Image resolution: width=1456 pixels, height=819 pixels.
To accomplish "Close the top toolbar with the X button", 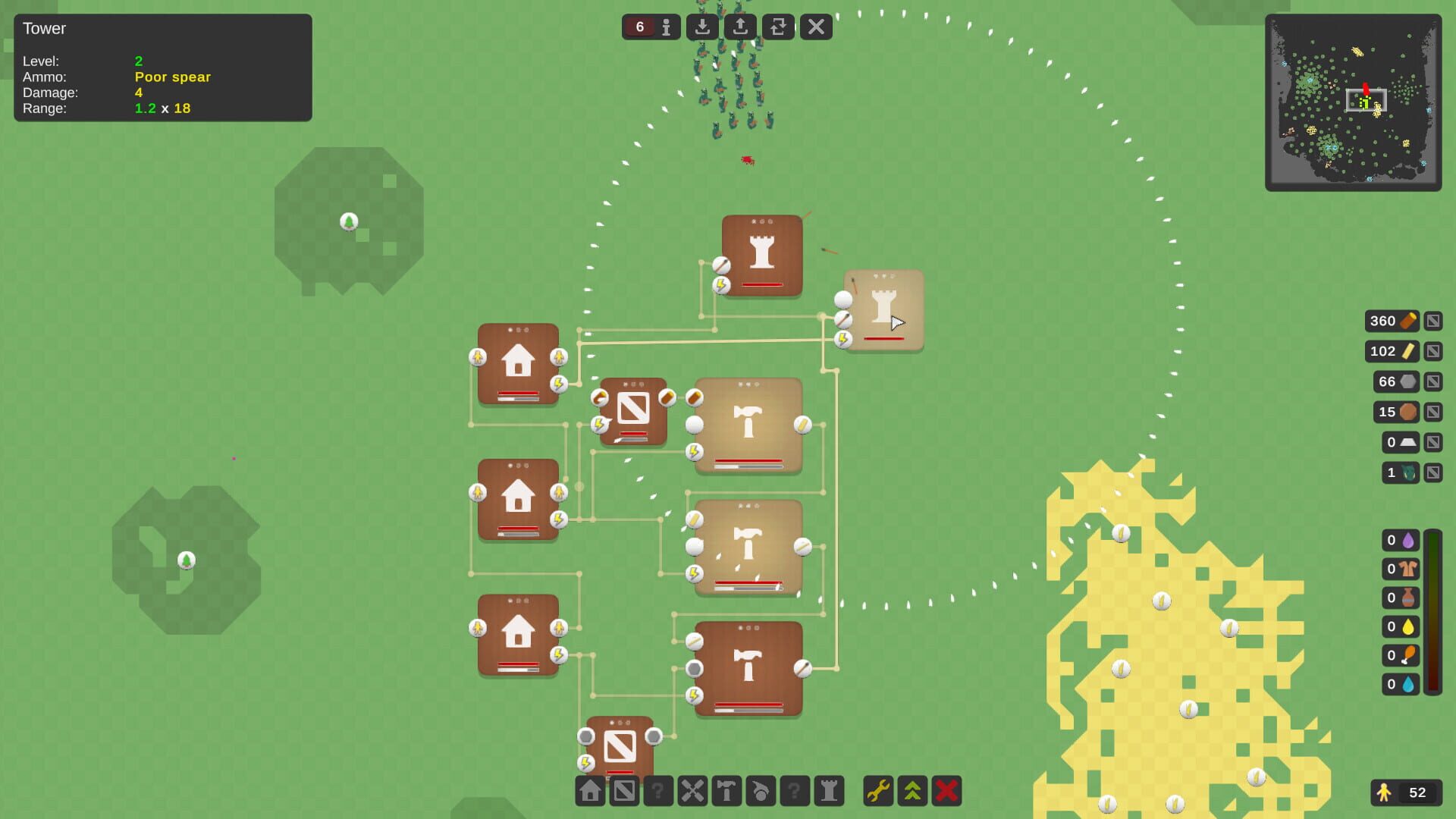I will (x=816, y=27).
